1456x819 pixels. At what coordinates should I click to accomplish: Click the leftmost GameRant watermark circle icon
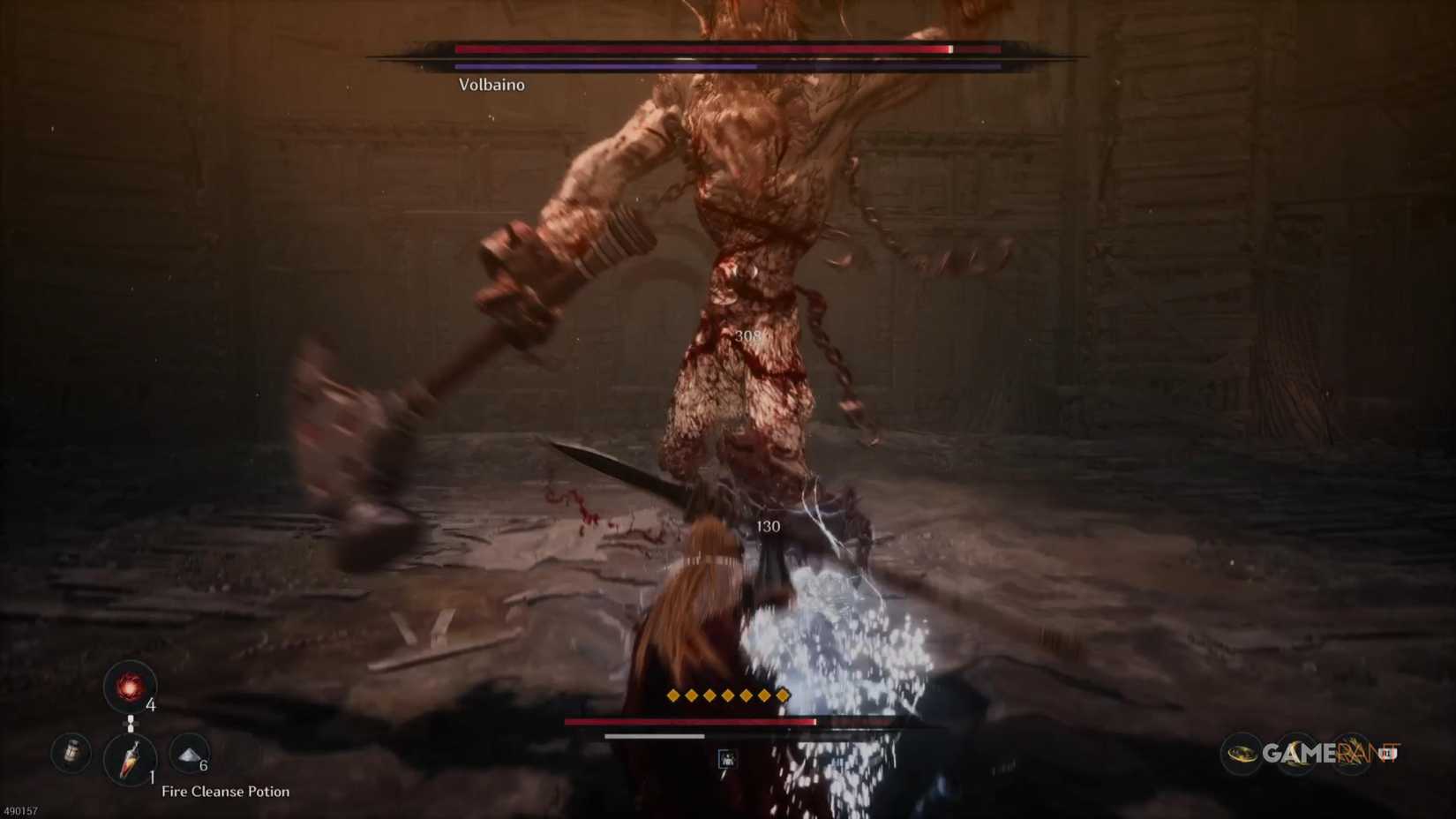pyautogui.click(x=1239, y=753)
